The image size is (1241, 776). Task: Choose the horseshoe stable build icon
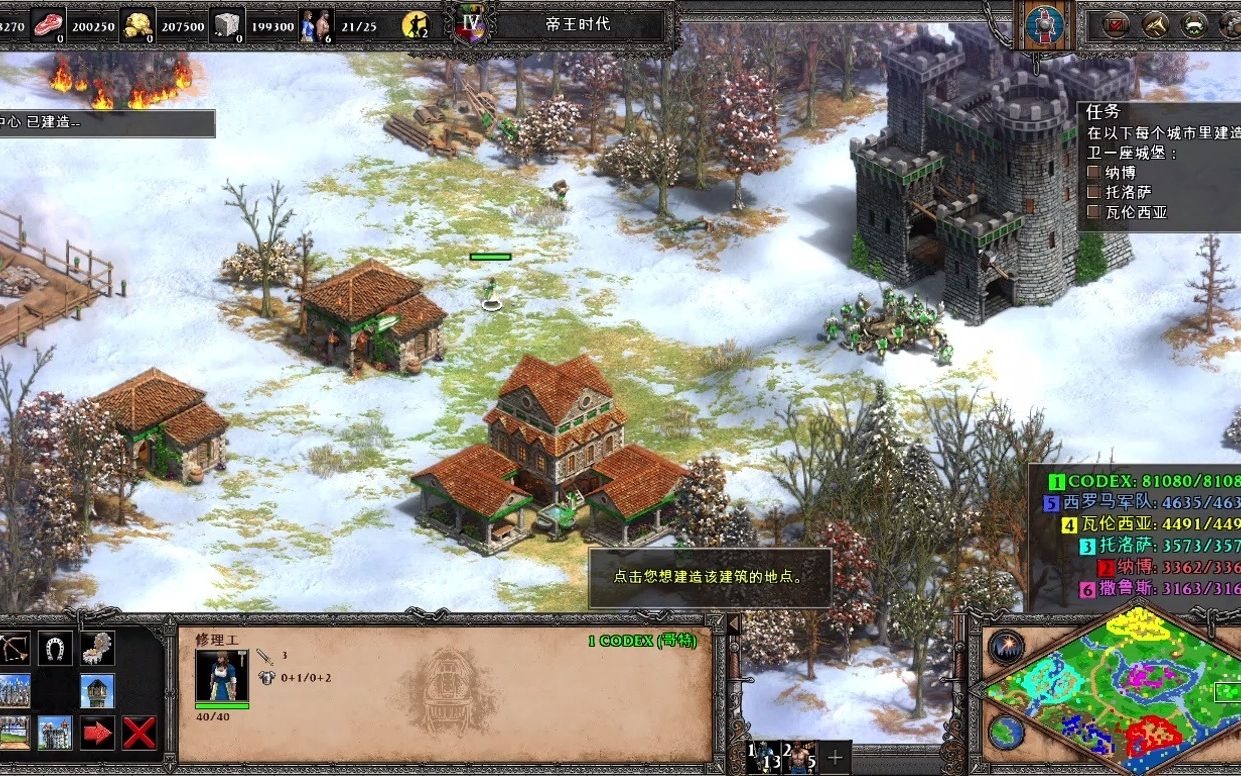click(56, 649)
